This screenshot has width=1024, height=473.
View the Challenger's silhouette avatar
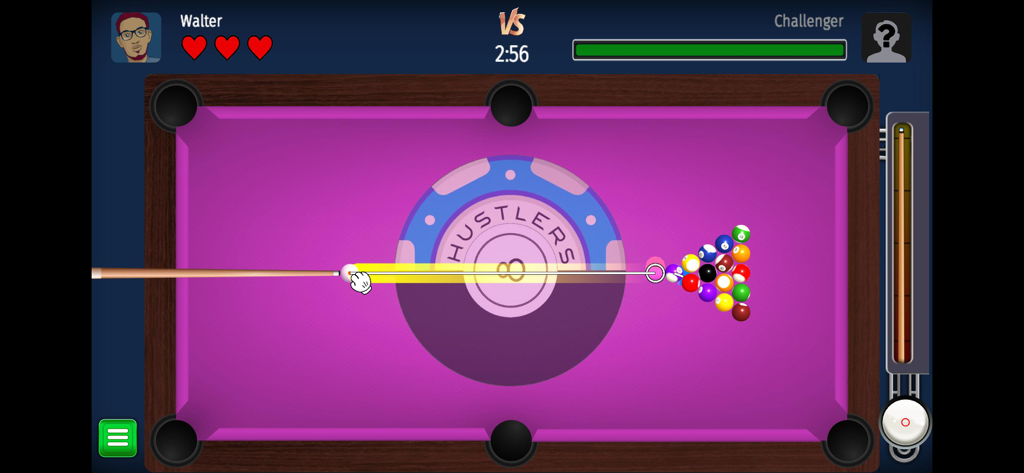pyautogui.click(x=886, y=38)
